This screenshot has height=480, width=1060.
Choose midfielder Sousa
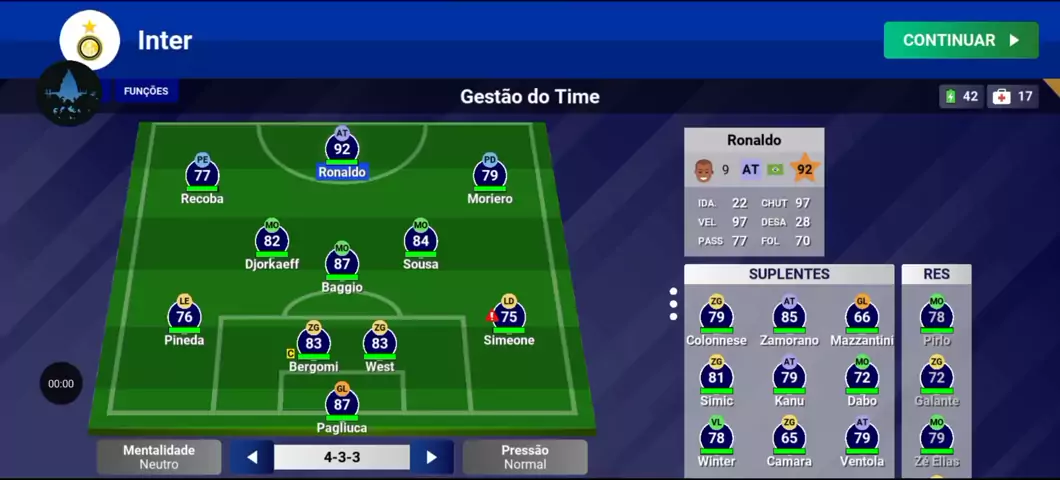pos(421,242)
